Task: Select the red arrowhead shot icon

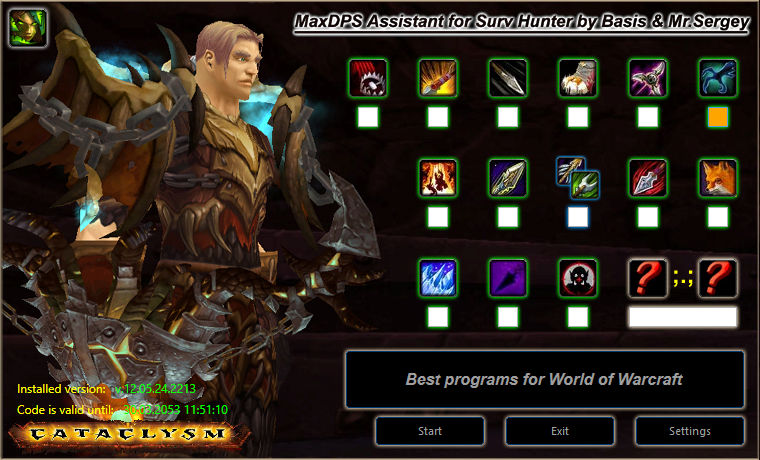Action: (648, 178)
